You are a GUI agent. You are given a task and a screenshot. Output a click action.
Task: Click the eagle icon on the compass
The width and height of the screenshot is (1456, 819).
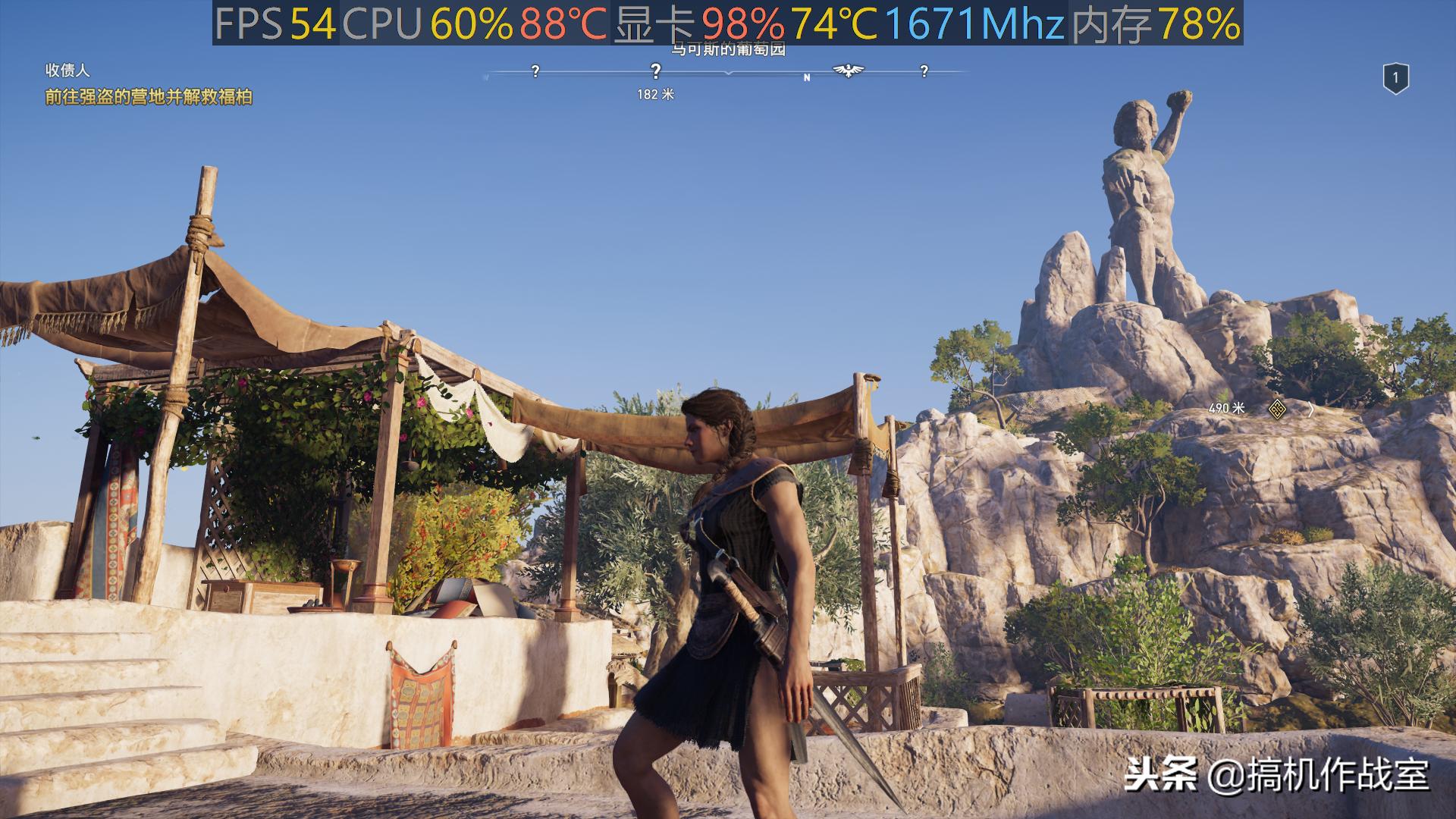(848, 71)
